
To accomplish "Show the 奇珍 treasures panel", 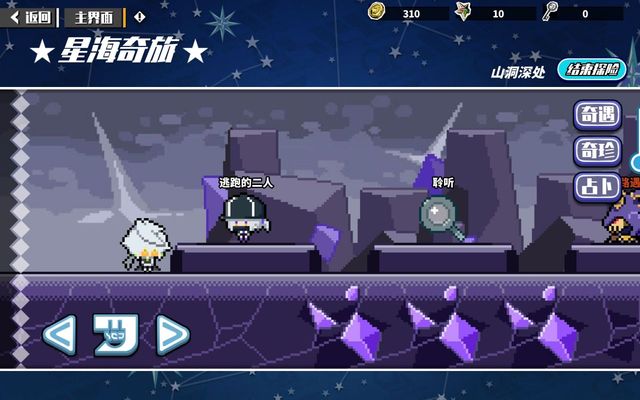I will click(x=597, y=151).
